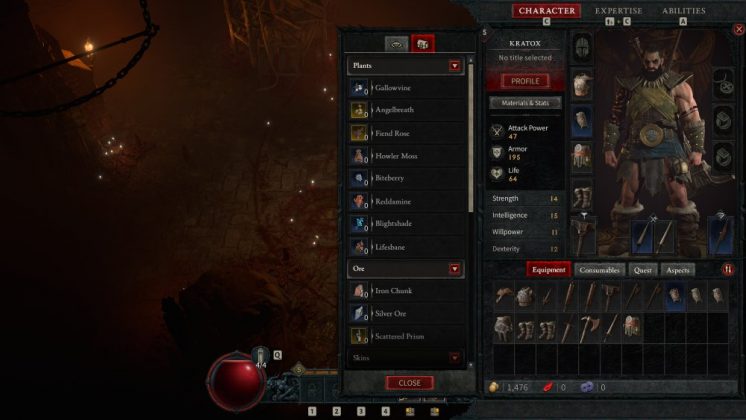Choose the Fiend Rose material row

408,133
